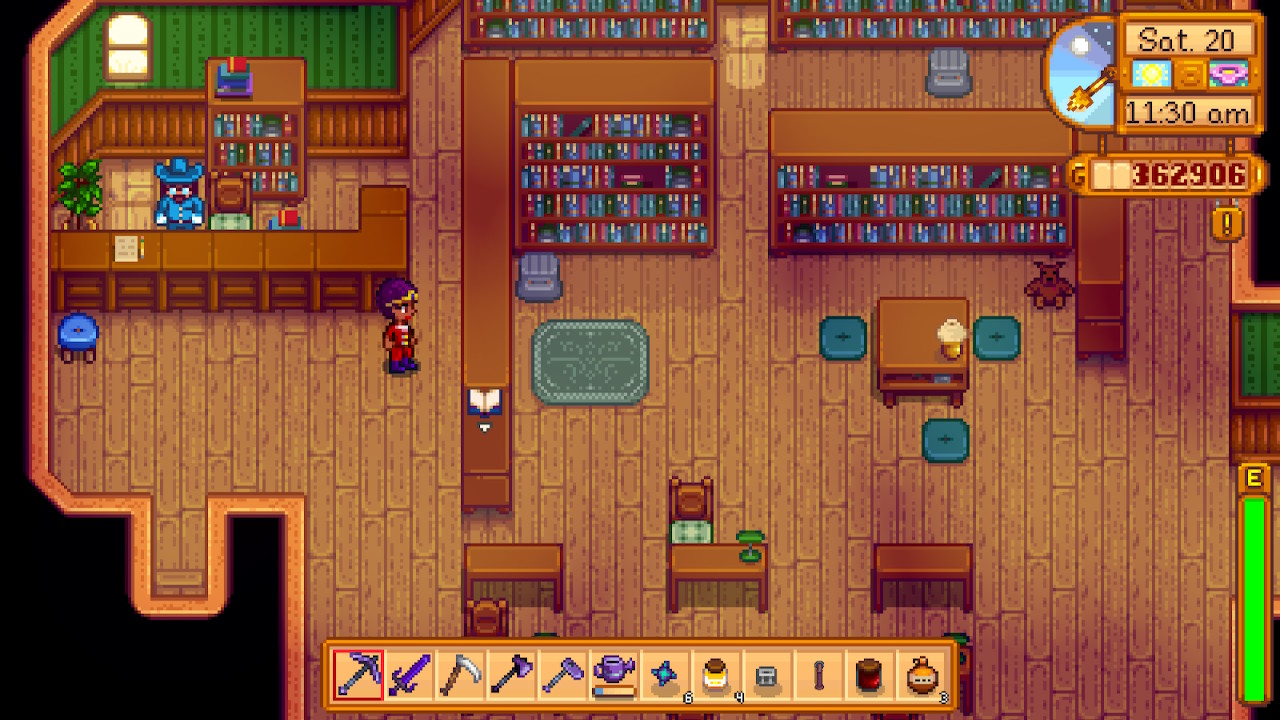The height and width of the screenshot is (720, 1280).
Task: Select the small gray block item
Action: (767, 676)
